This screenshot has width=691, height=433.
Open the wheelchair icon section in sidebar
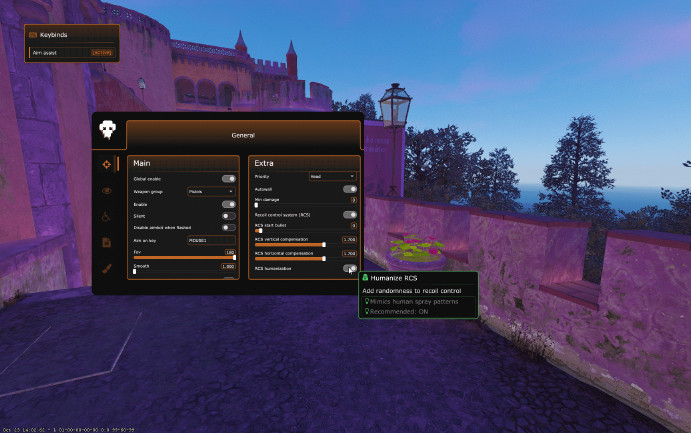(106, 215)
